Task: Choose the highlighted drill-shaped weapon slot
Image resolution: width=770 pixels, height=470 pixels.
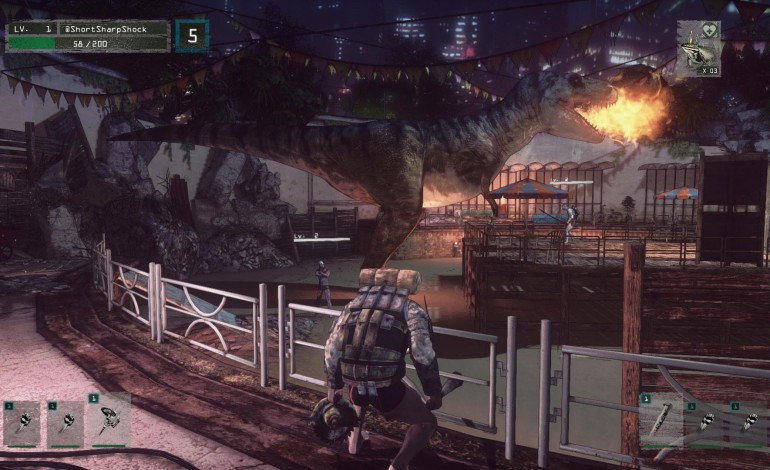Action: [x=109, y=420]
